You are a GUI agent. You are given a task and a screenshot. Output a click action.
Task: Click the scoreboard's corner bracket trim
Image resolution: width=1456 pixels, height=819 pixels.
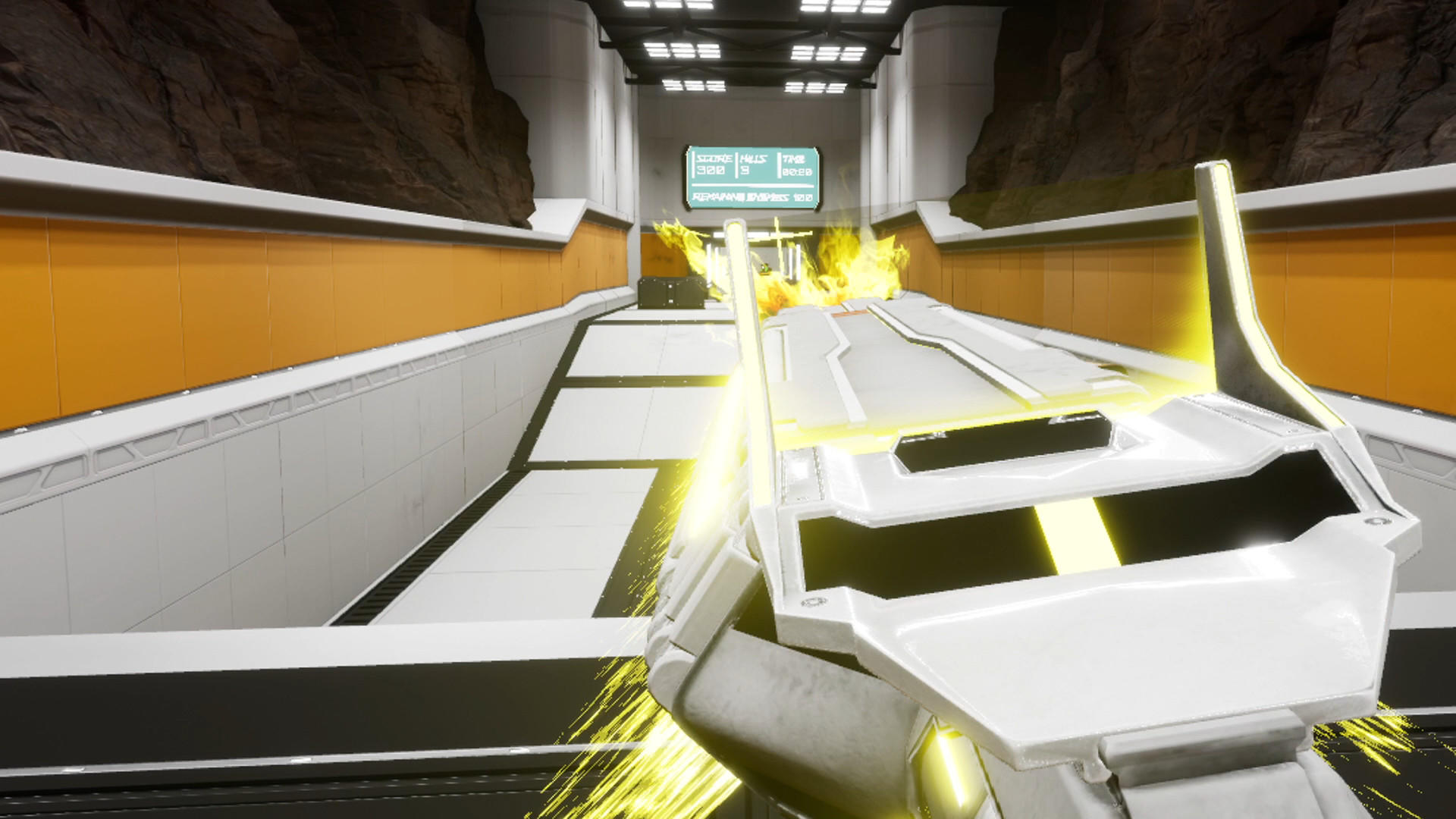689,149
